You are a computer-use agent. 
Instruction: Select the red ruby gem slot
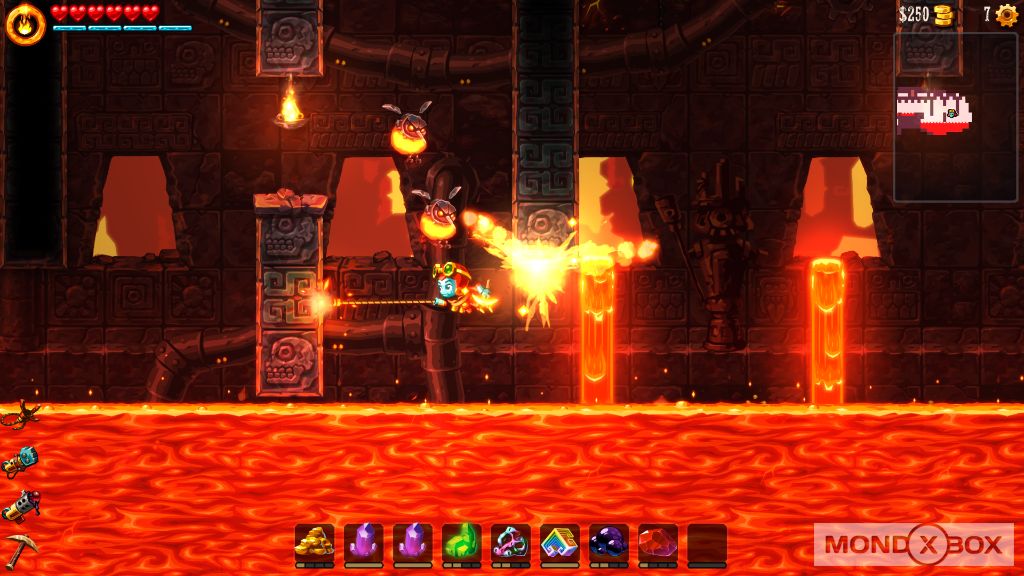(657, 543)
